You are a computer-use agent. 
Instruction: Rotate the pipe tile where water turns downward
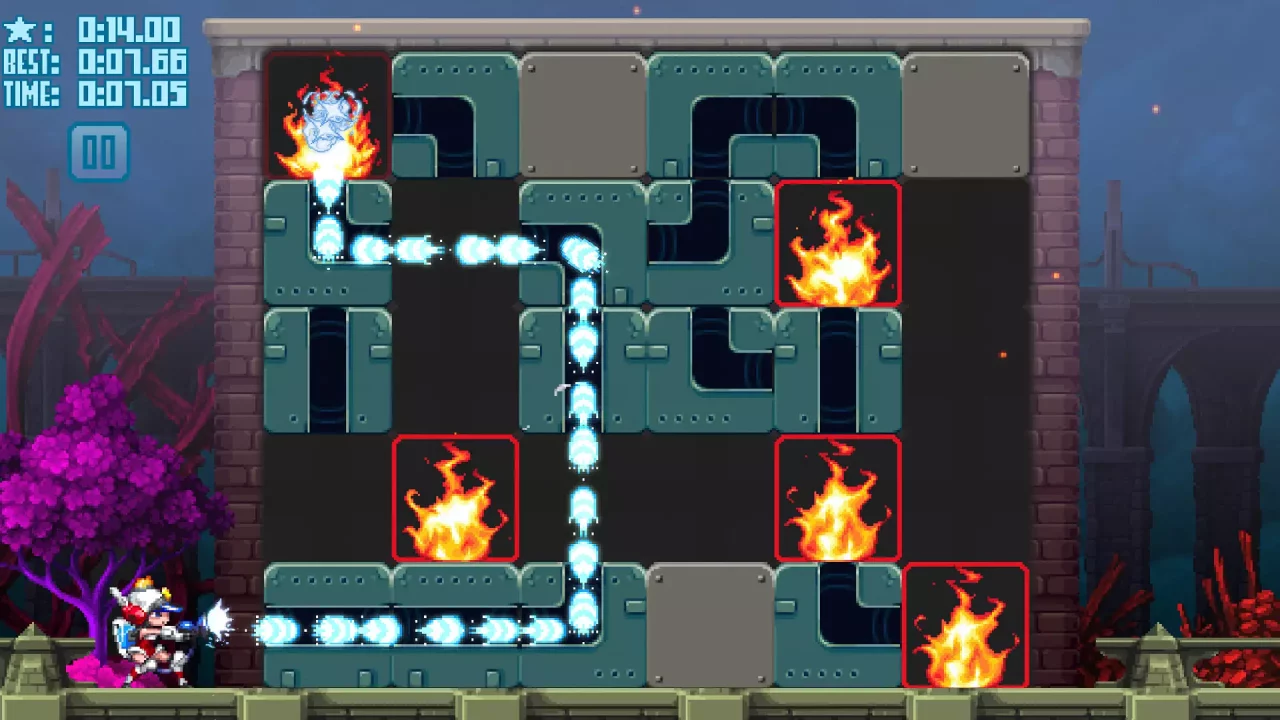(x=583, y=240)
